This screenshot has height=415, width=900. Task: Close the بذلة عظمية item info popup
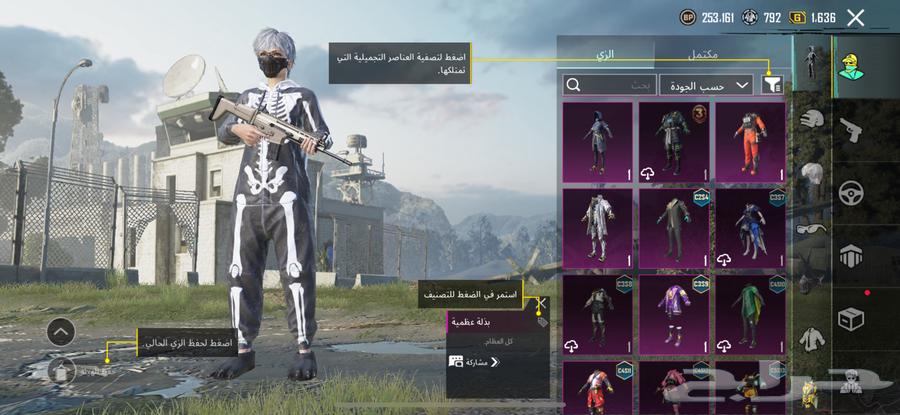click(542, 303)
